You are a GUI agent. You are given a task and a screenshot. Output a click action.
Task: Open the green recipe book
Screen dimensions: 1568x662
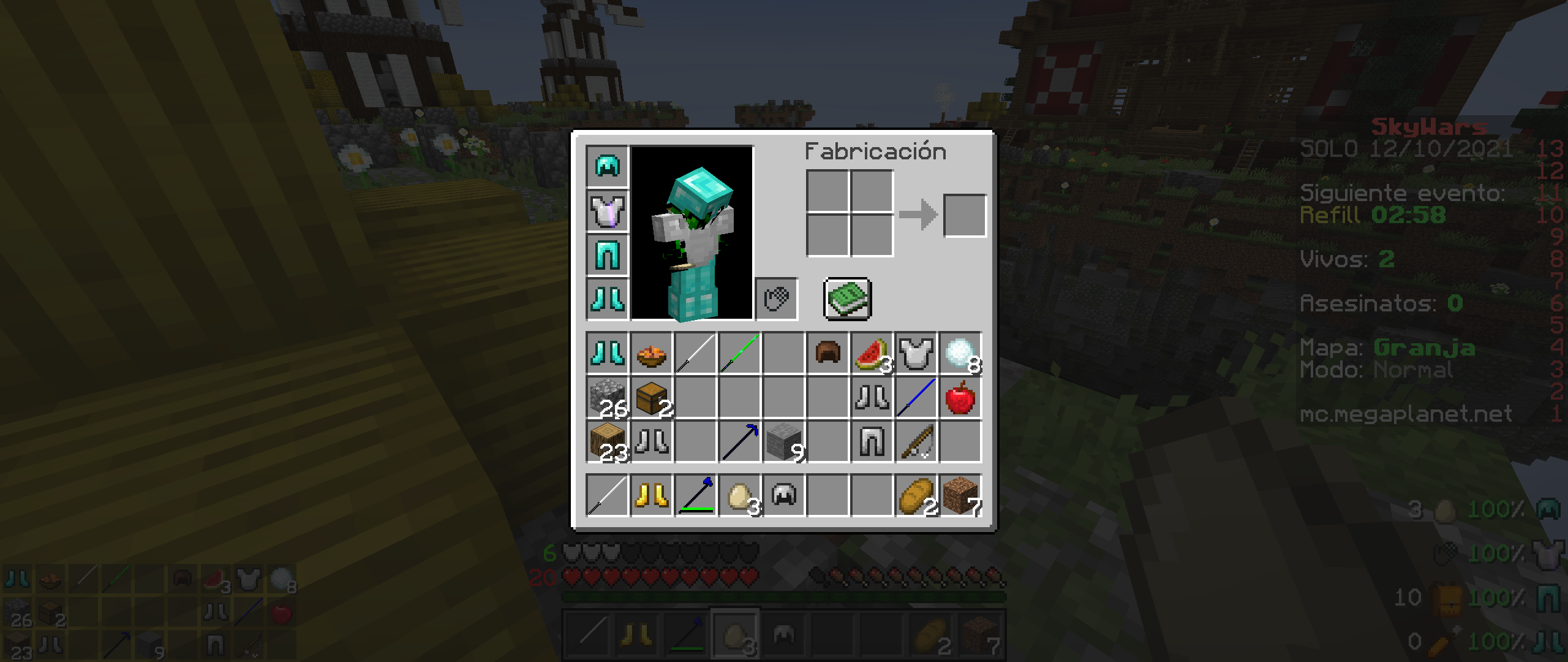847,299
